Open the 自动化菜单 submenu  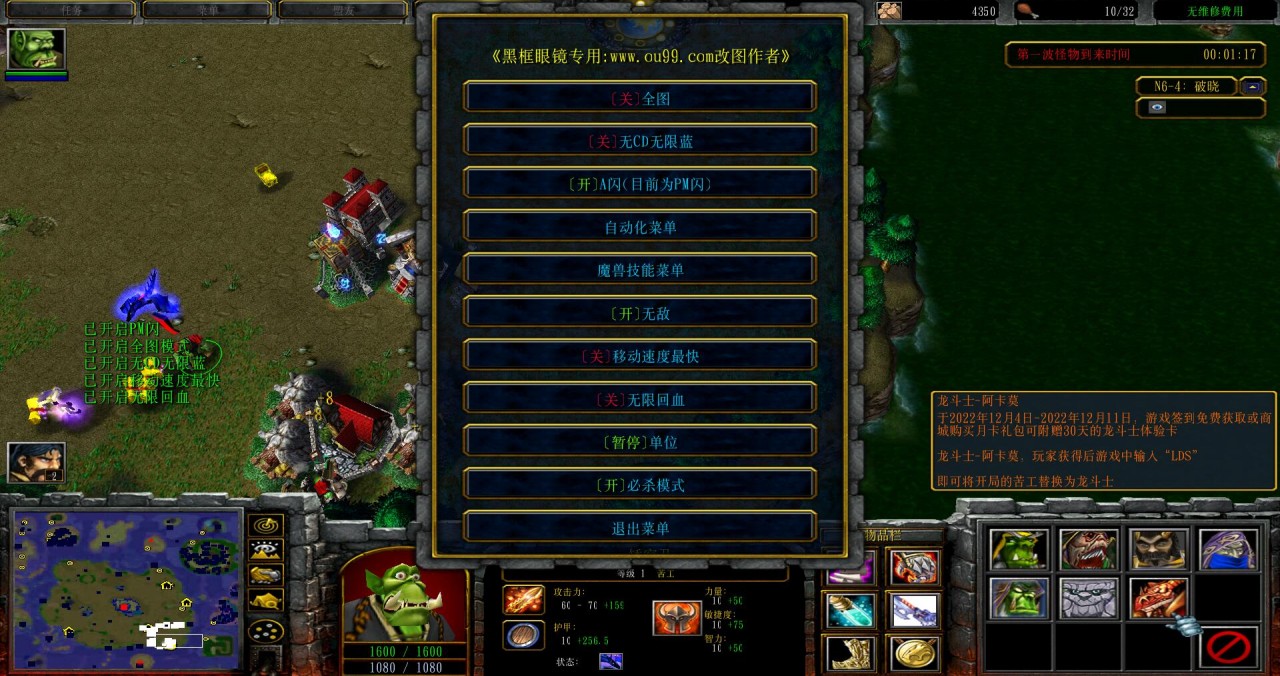click(x=640, y=227)
